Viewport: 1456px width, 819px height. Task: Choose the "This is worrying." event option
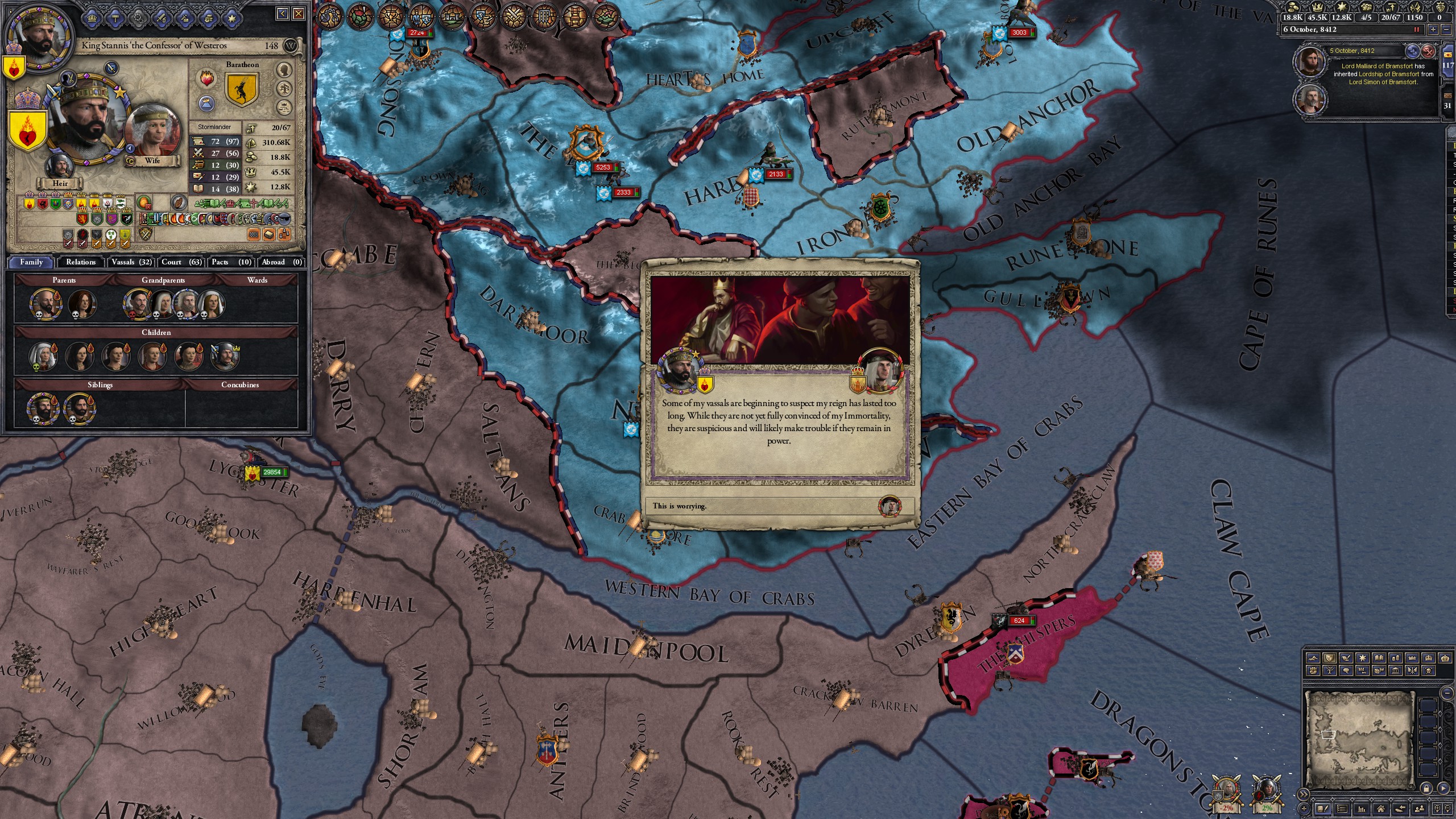click(779, 506)
